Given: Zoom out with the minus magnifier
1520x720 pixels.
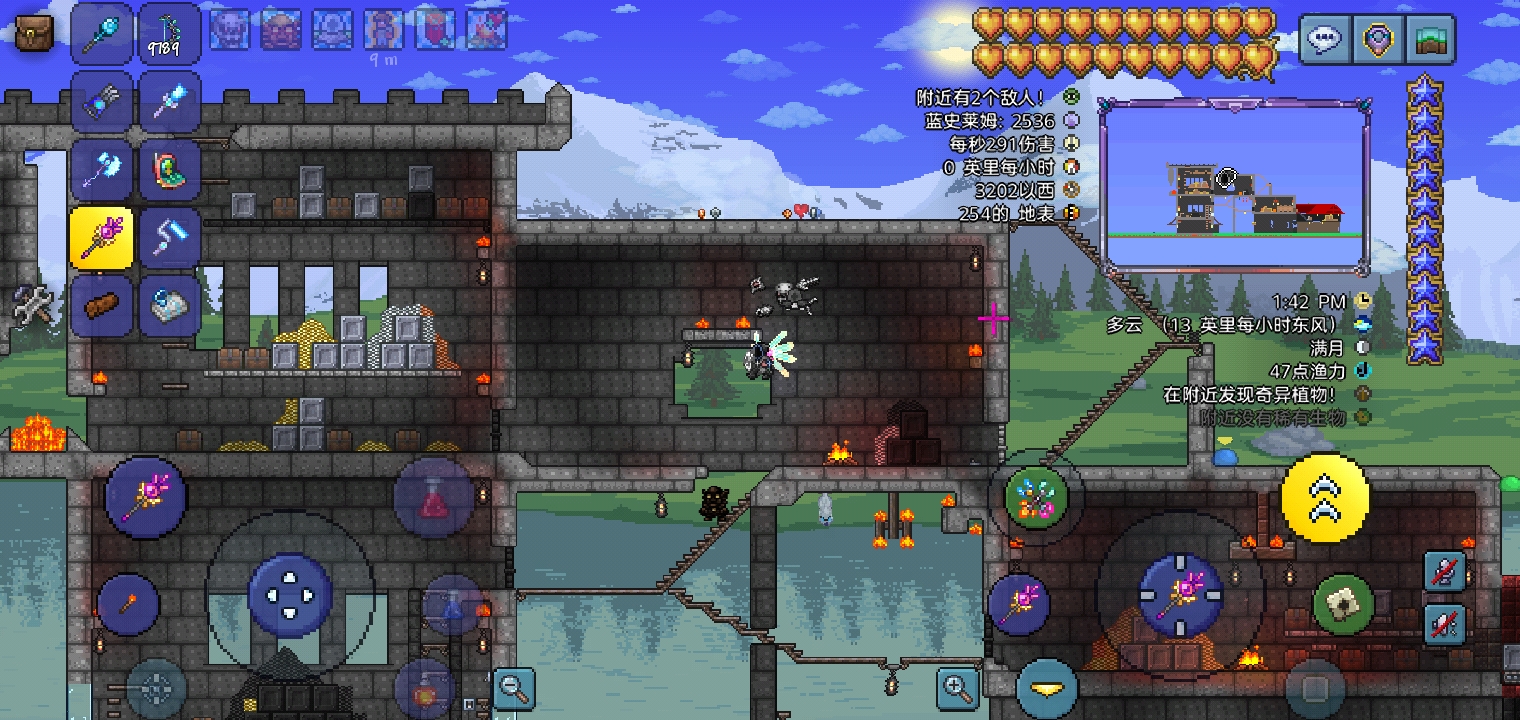Looking at the screenshot, I should [514, 687].
